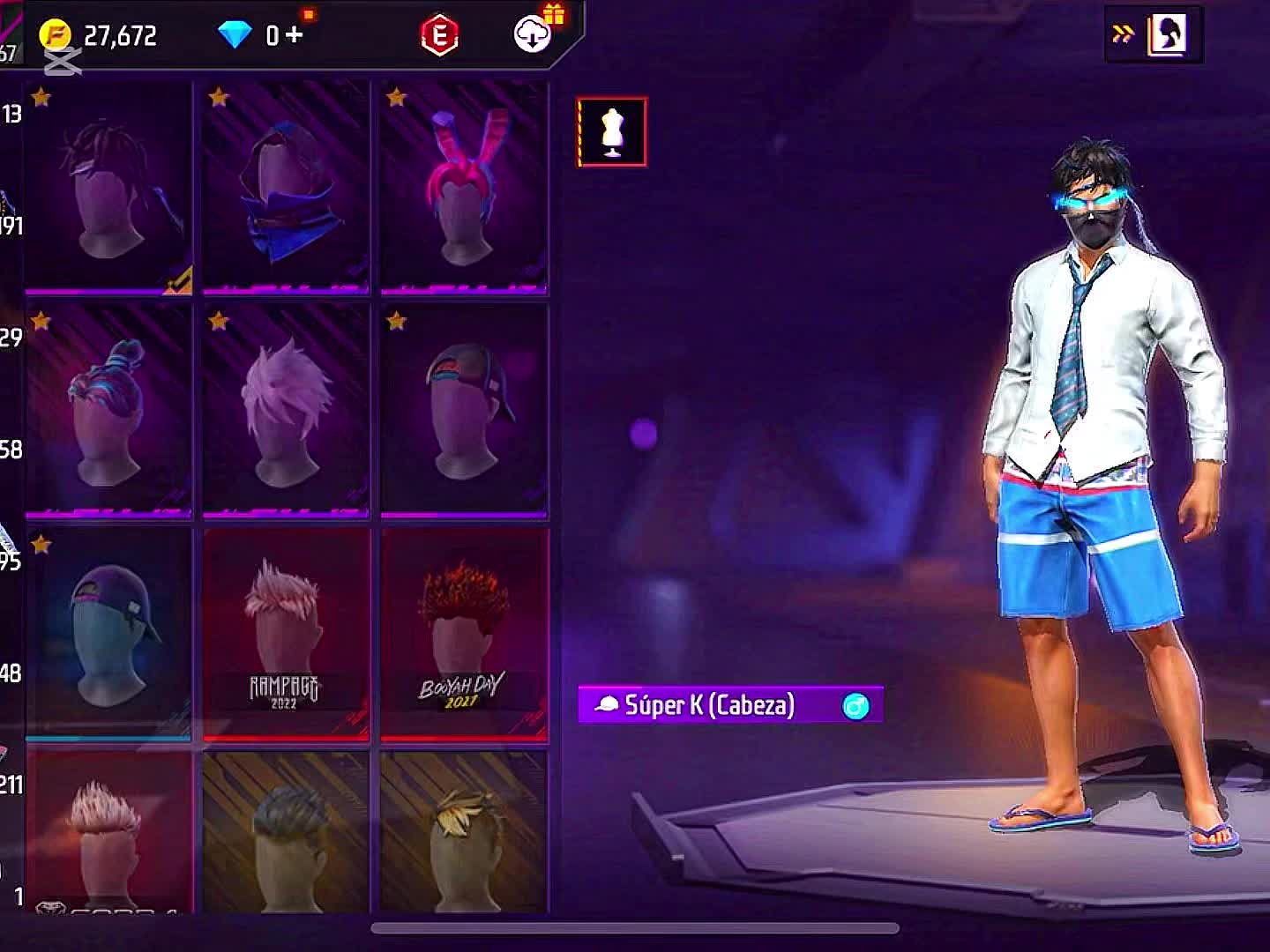The height and width of the screenshot is (952, 1270).
Task: Select the dreadlock hair with headband
Action: (108, 187)
